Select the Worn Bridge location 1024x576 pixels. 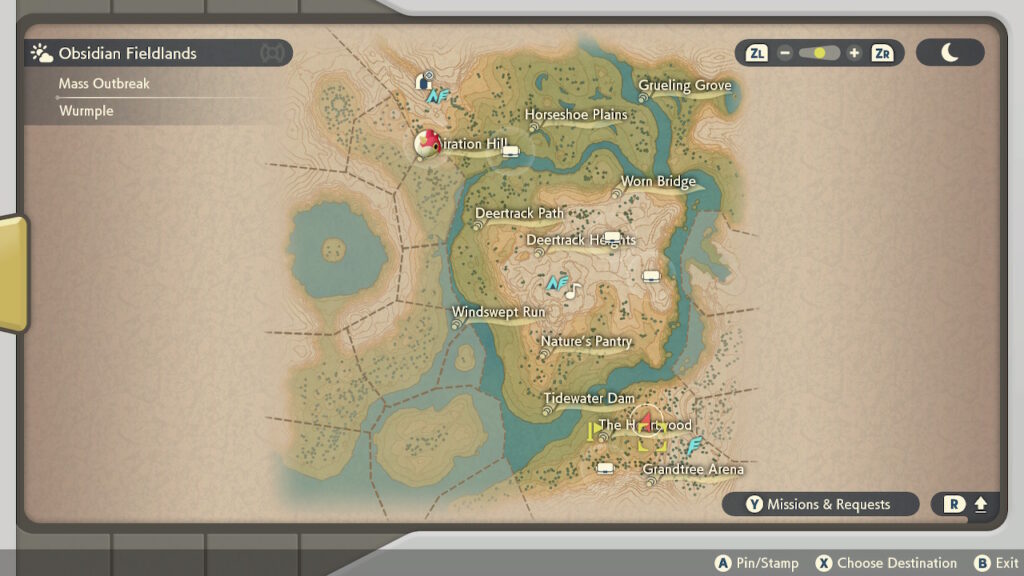click(x=658, y=182)
